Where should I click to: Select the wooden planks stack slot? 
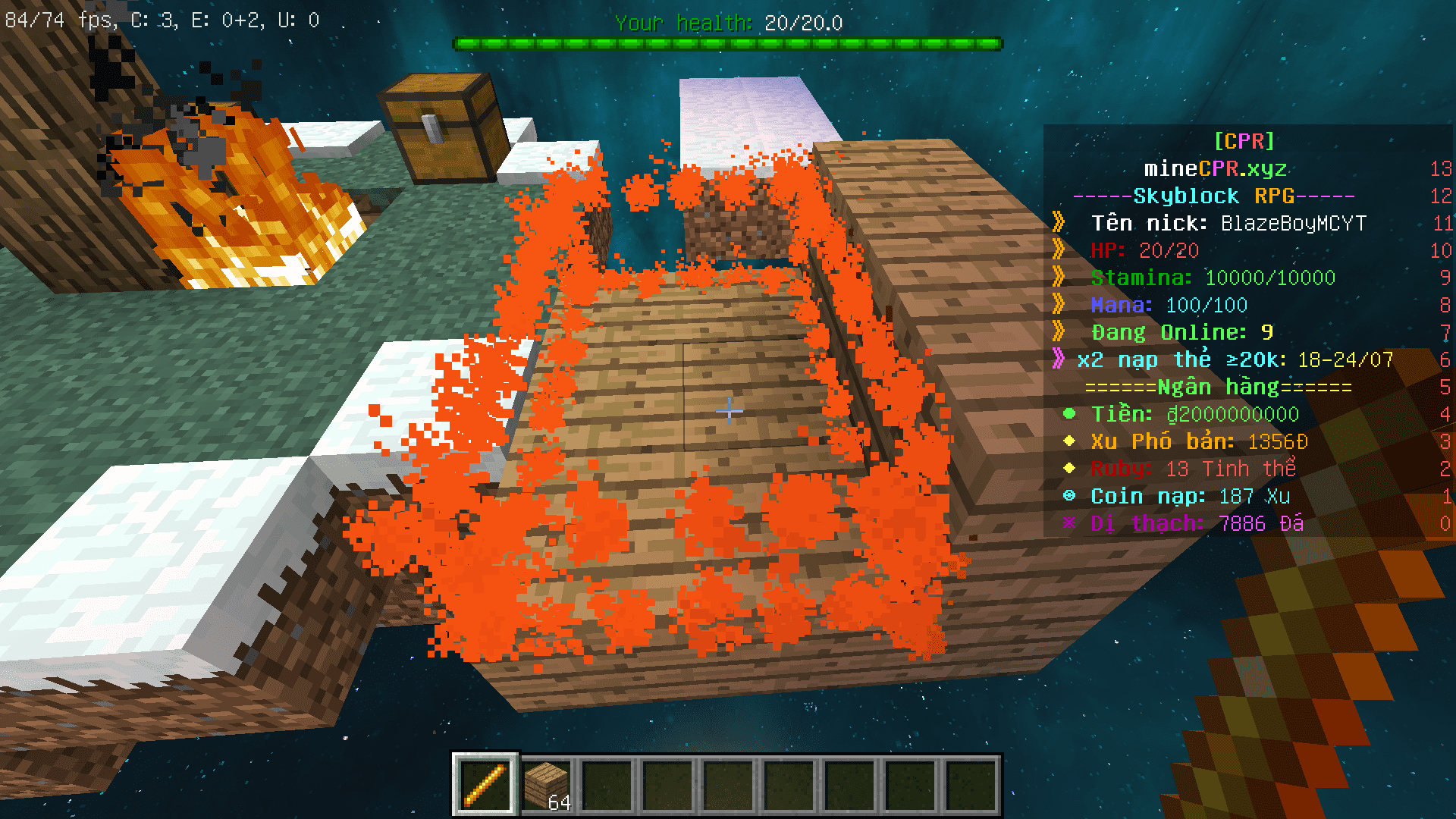(547, 786)
